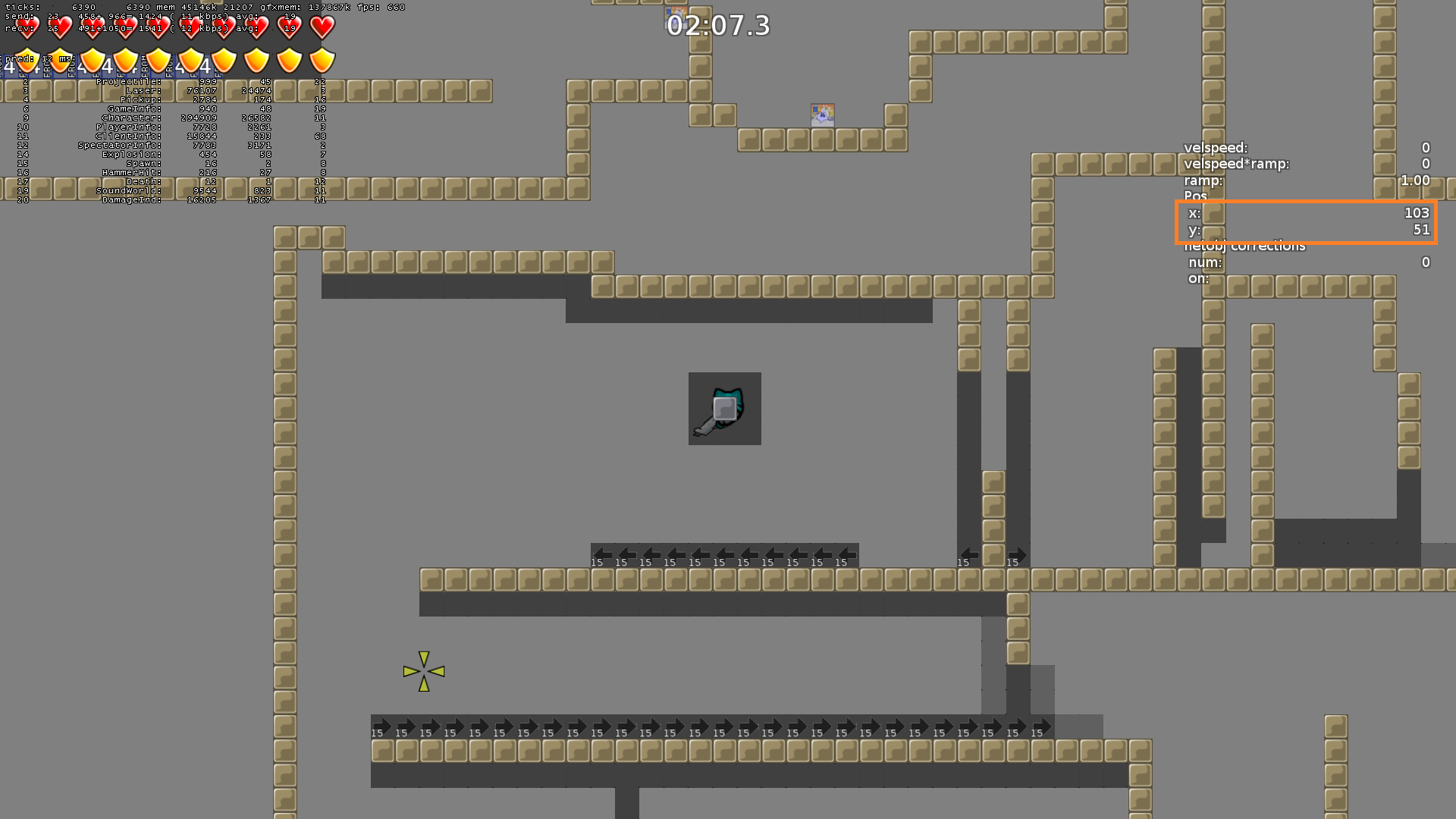Click the ticks counter in the debug header
Viewport: 1456px width, 819px height.
coord(21,6)
